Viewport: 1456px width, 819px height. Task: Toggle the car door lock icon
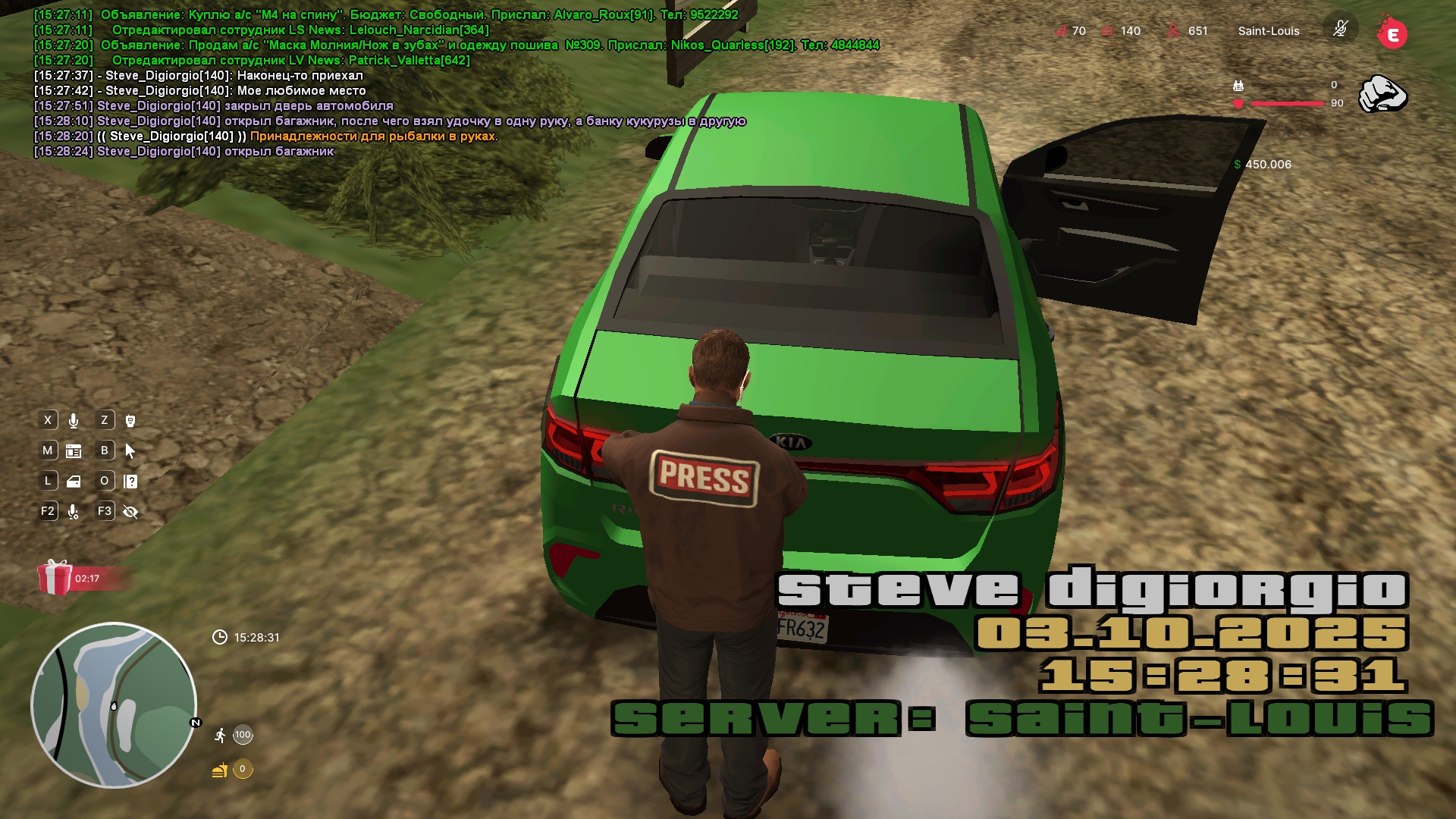tap(74, 482)
